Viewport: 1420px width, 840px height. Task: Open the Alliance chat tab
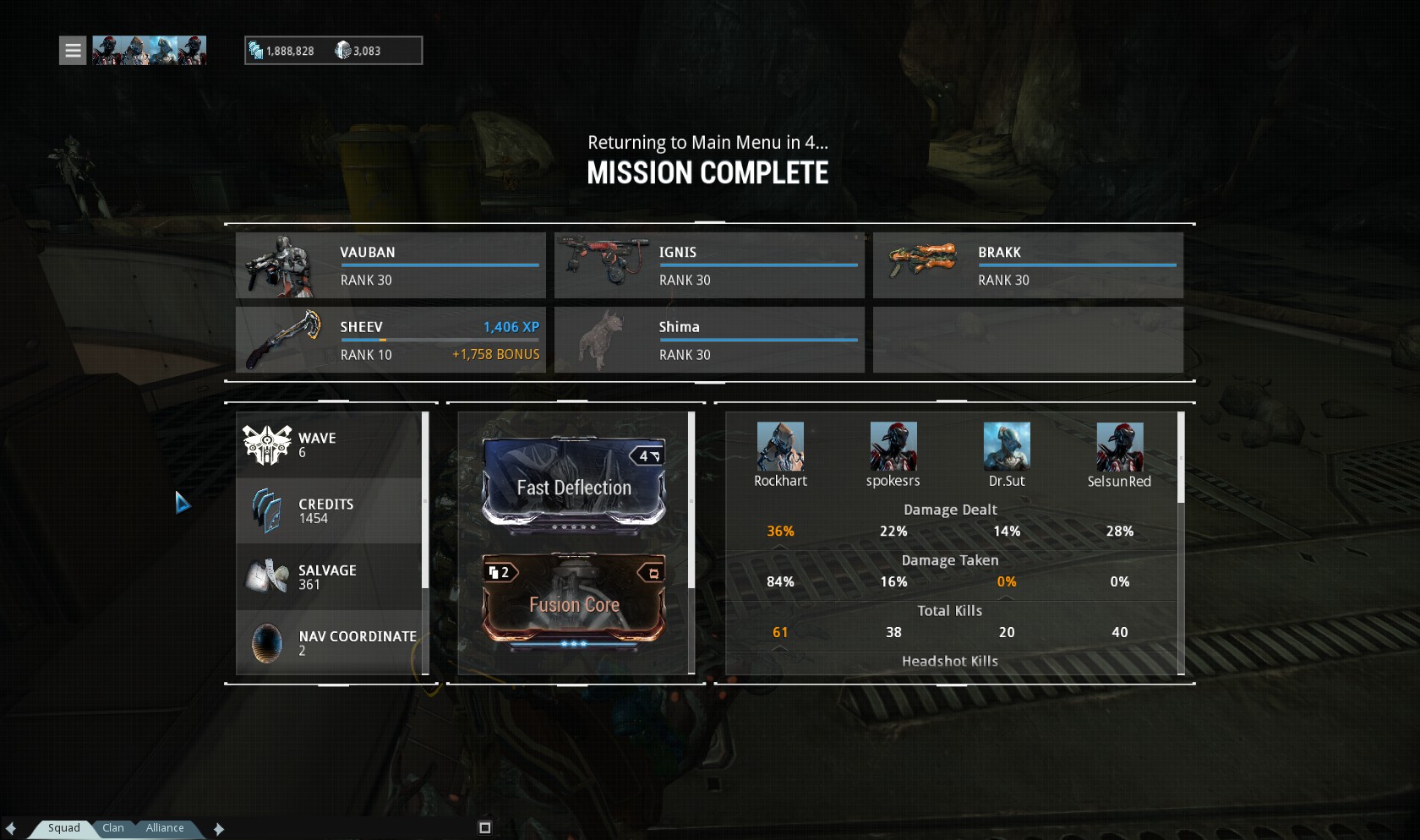coord(165,828)
